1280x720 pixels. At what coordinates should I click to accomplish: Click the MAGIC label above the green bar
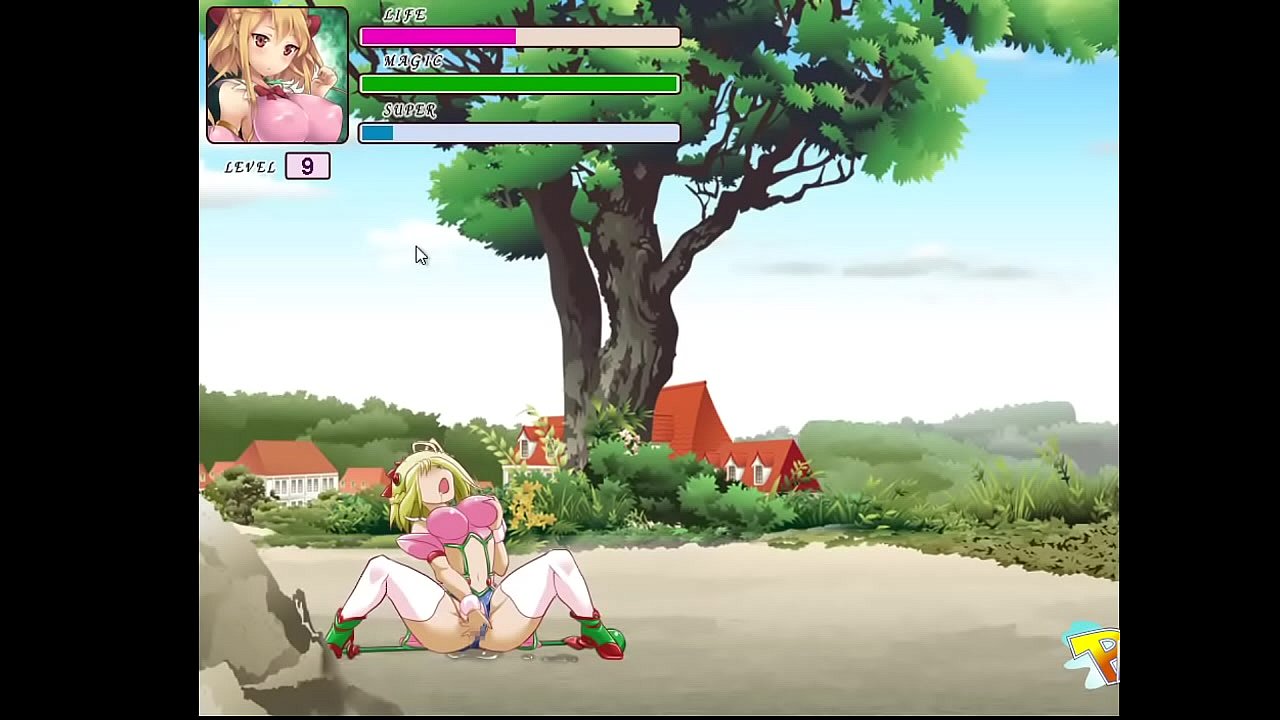pyautogui.click(x=412, y=62)
